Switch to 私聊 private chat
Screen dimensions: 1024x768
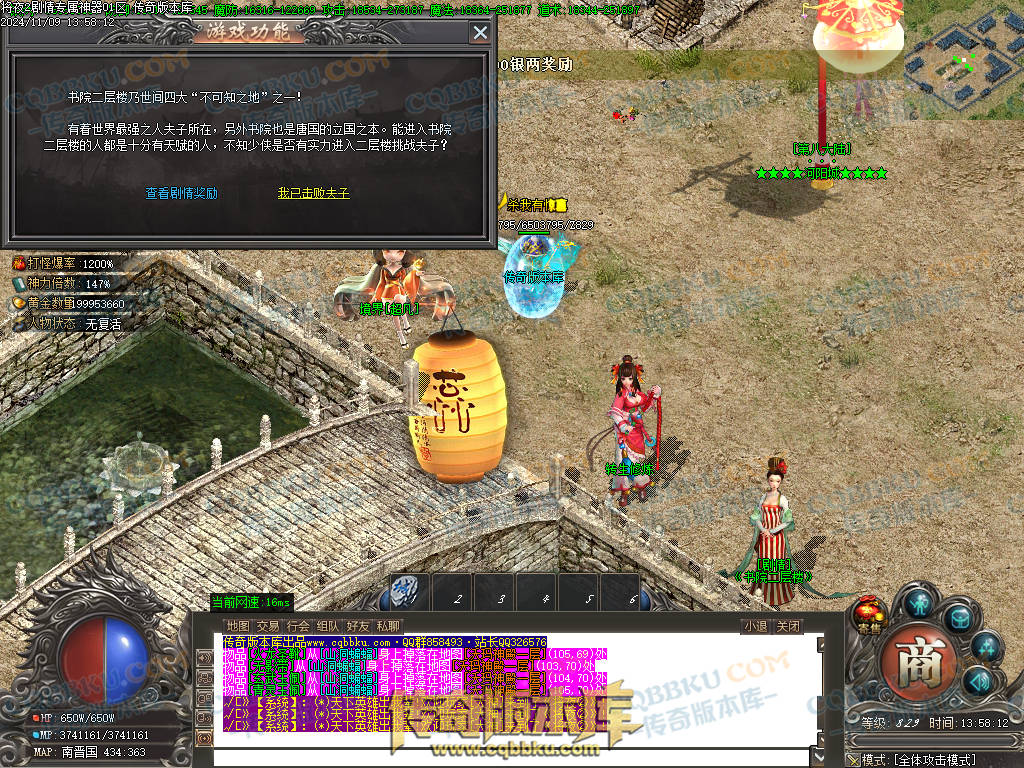388,626
